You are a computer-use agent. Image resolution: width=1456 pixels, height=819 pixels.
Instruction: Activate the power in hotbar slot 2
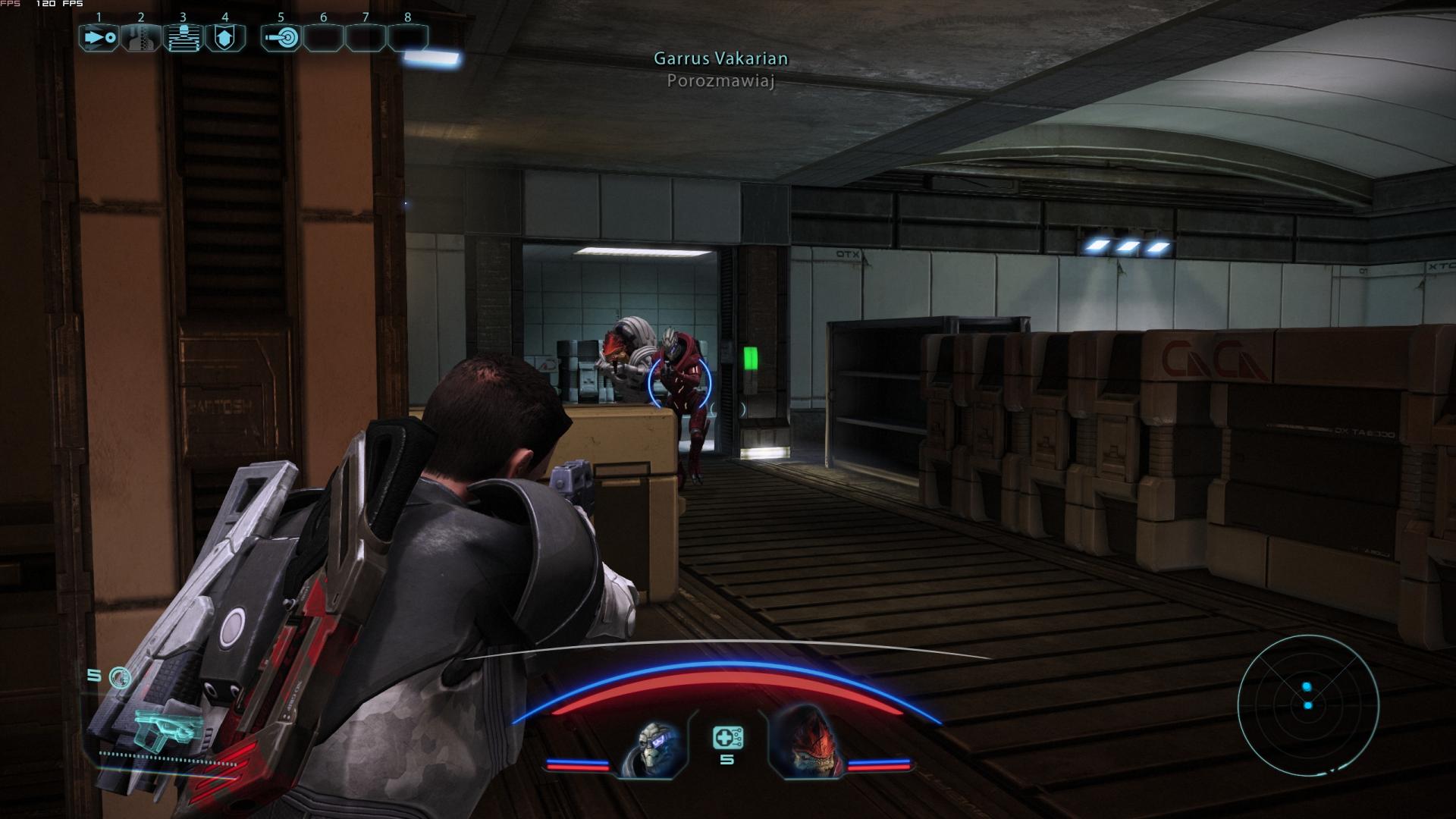pyautogui.click(x=141, y=34)
